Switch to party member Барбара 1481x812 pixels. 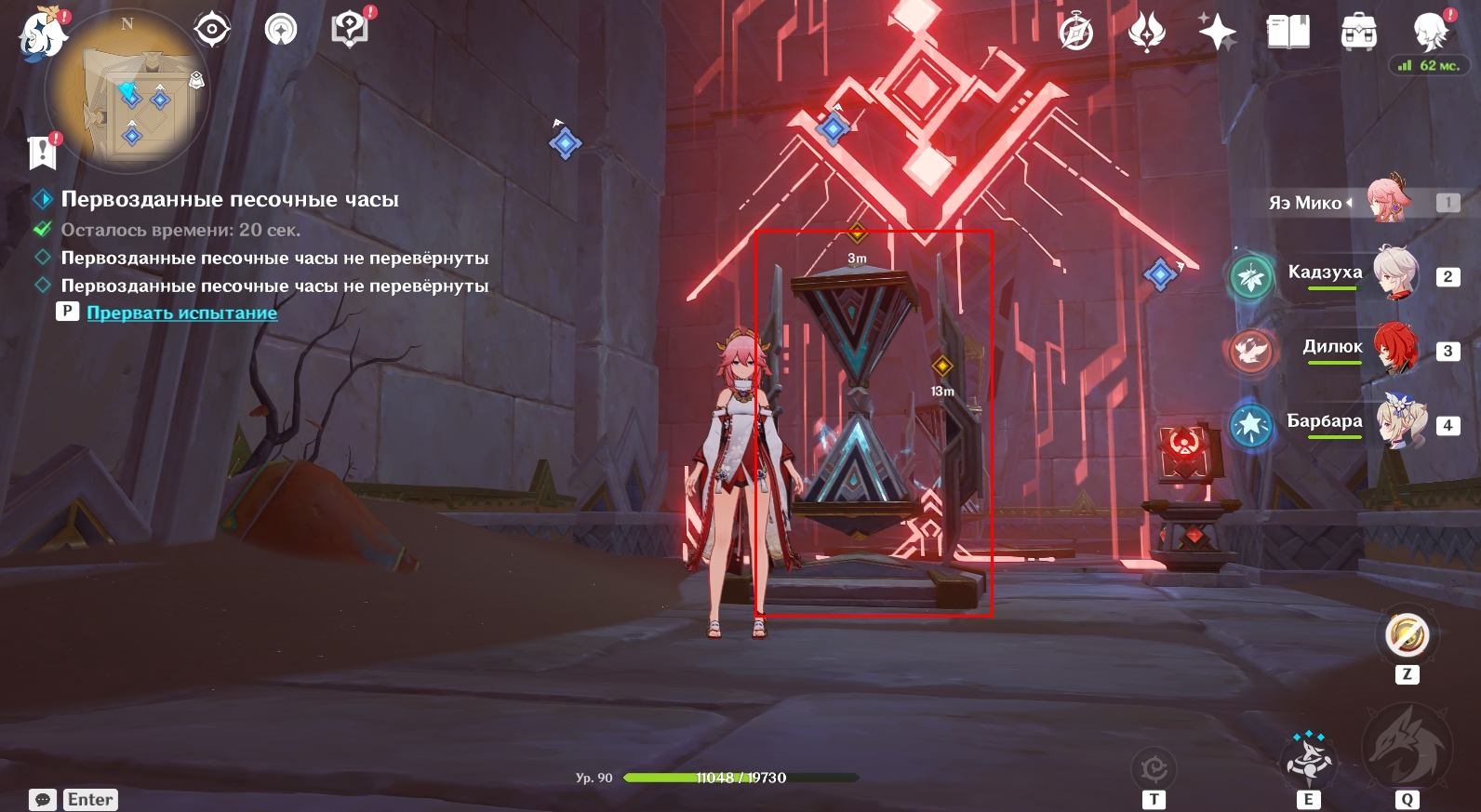1324,421
